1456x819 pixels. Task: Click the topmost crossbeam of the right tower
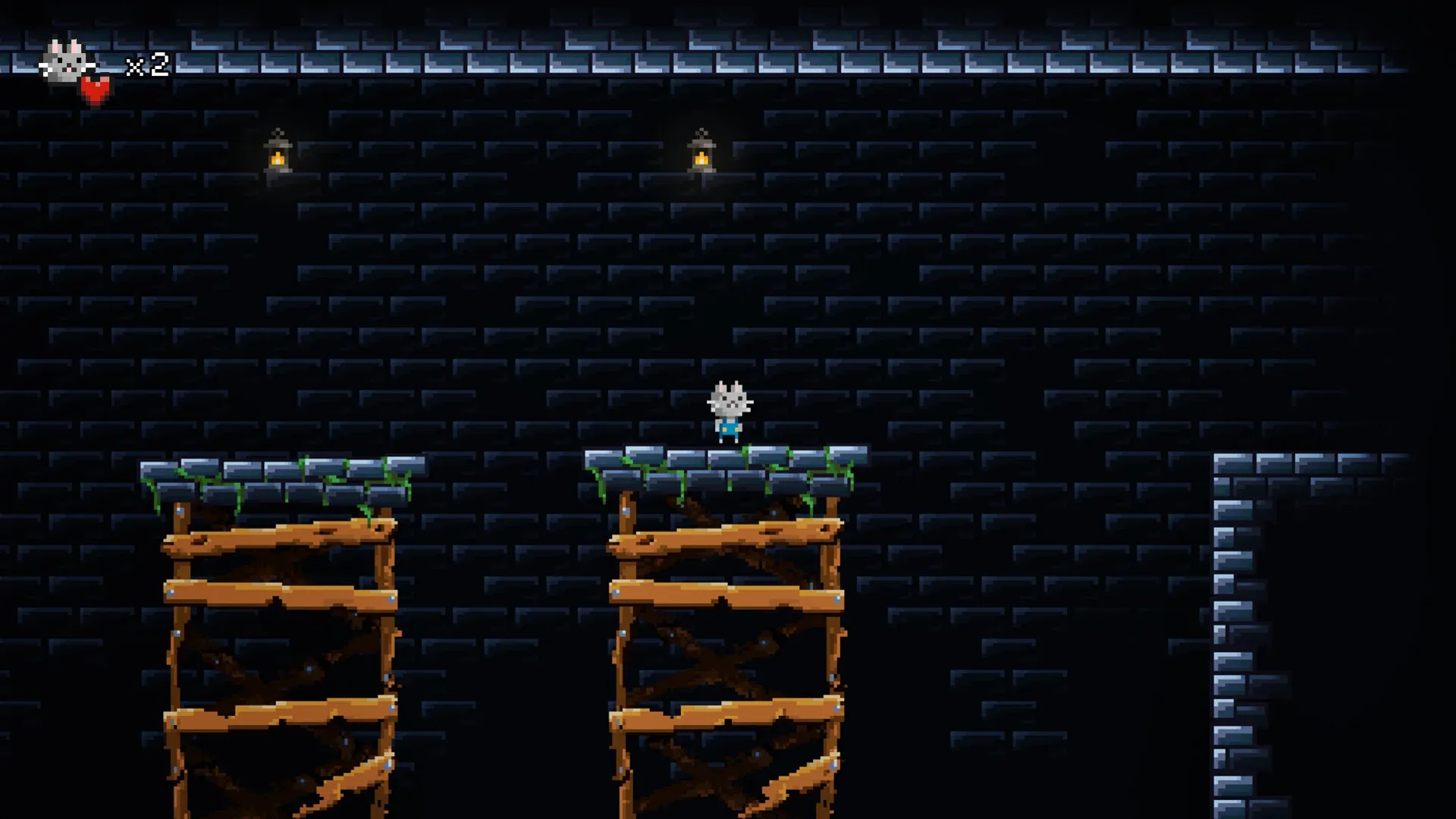[x=728, y=538]
